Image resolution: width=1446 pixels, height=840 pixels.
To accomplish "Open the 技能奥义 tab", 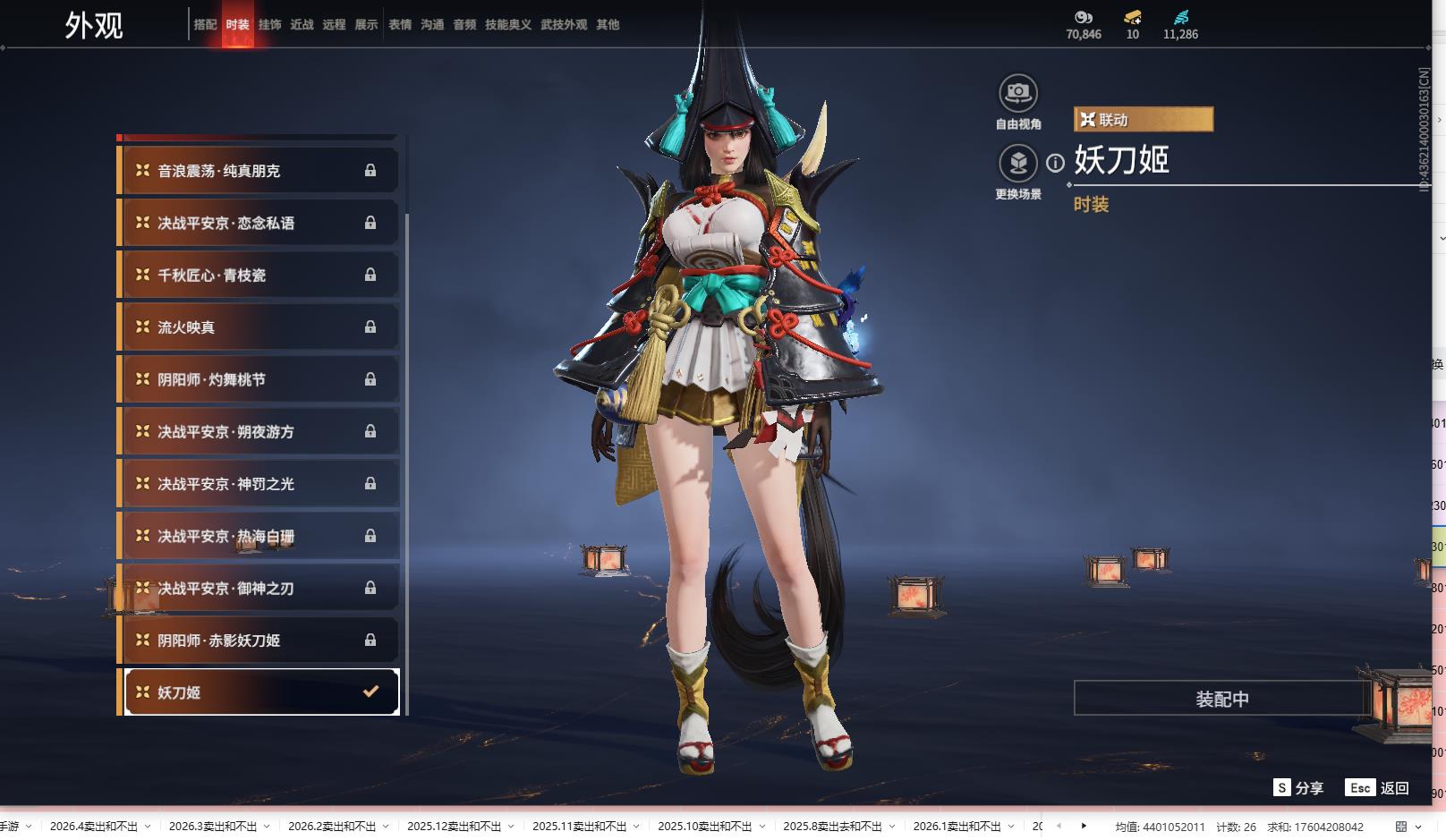I will (x=508, y=25).
